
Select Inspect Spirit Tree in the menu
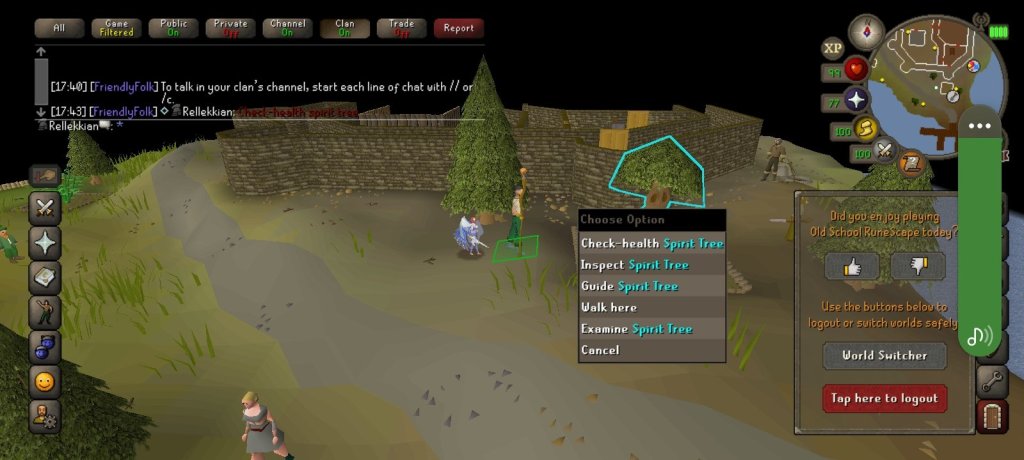634,265
